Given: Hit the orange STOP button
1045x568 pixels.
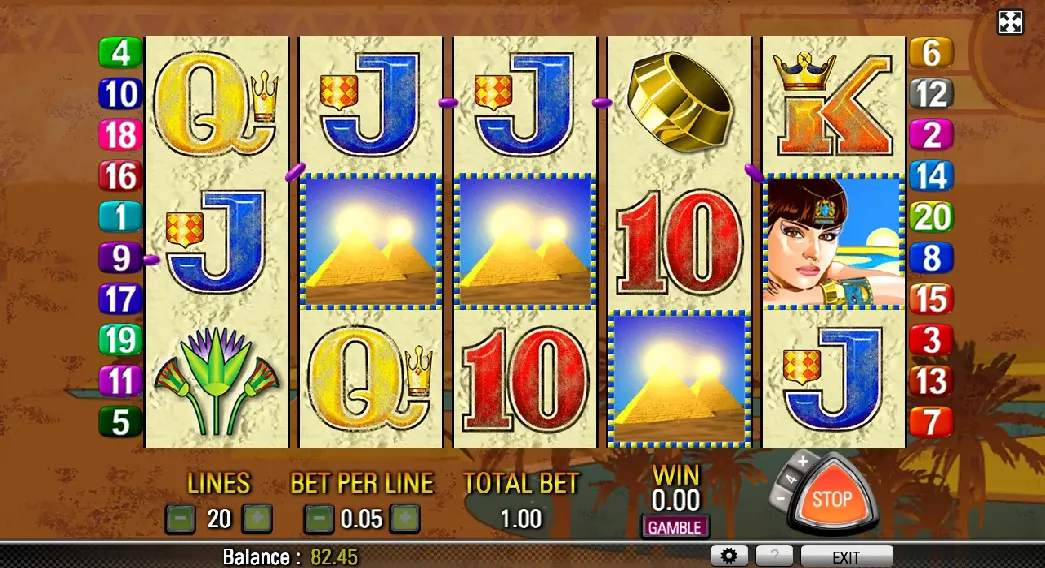Looking at the screenshot, I should point(832,499).
